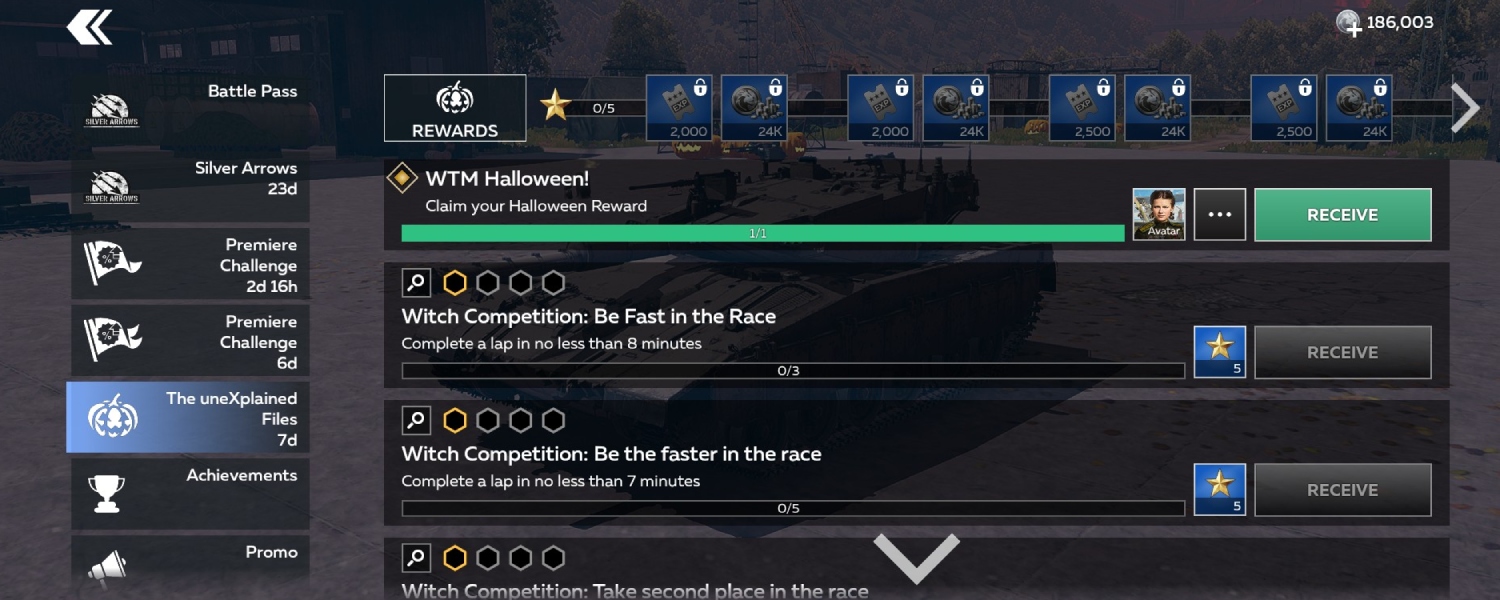Receive reward for Be Fast in the Race

pos(1342,352)
